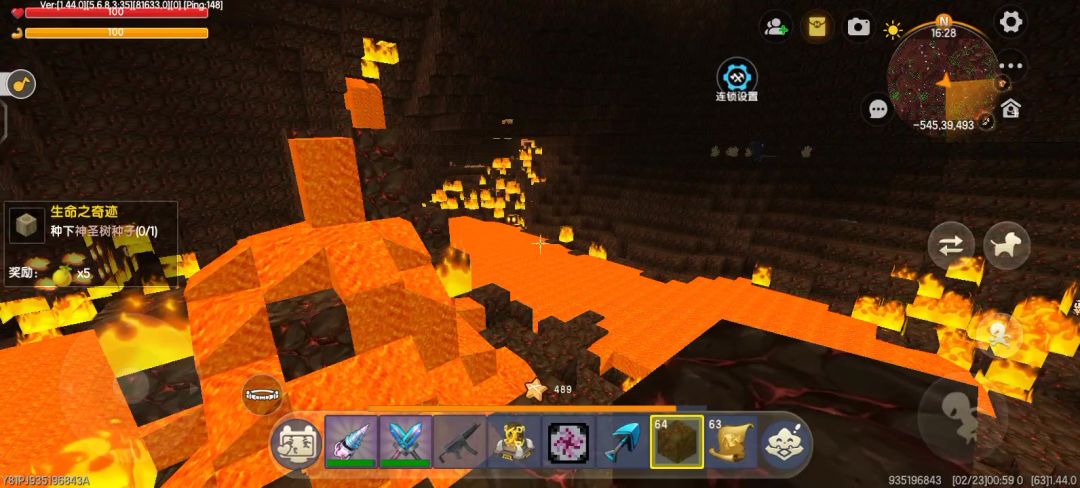
Task: Take a screenshot with the camera button
Action: point(859,27)
